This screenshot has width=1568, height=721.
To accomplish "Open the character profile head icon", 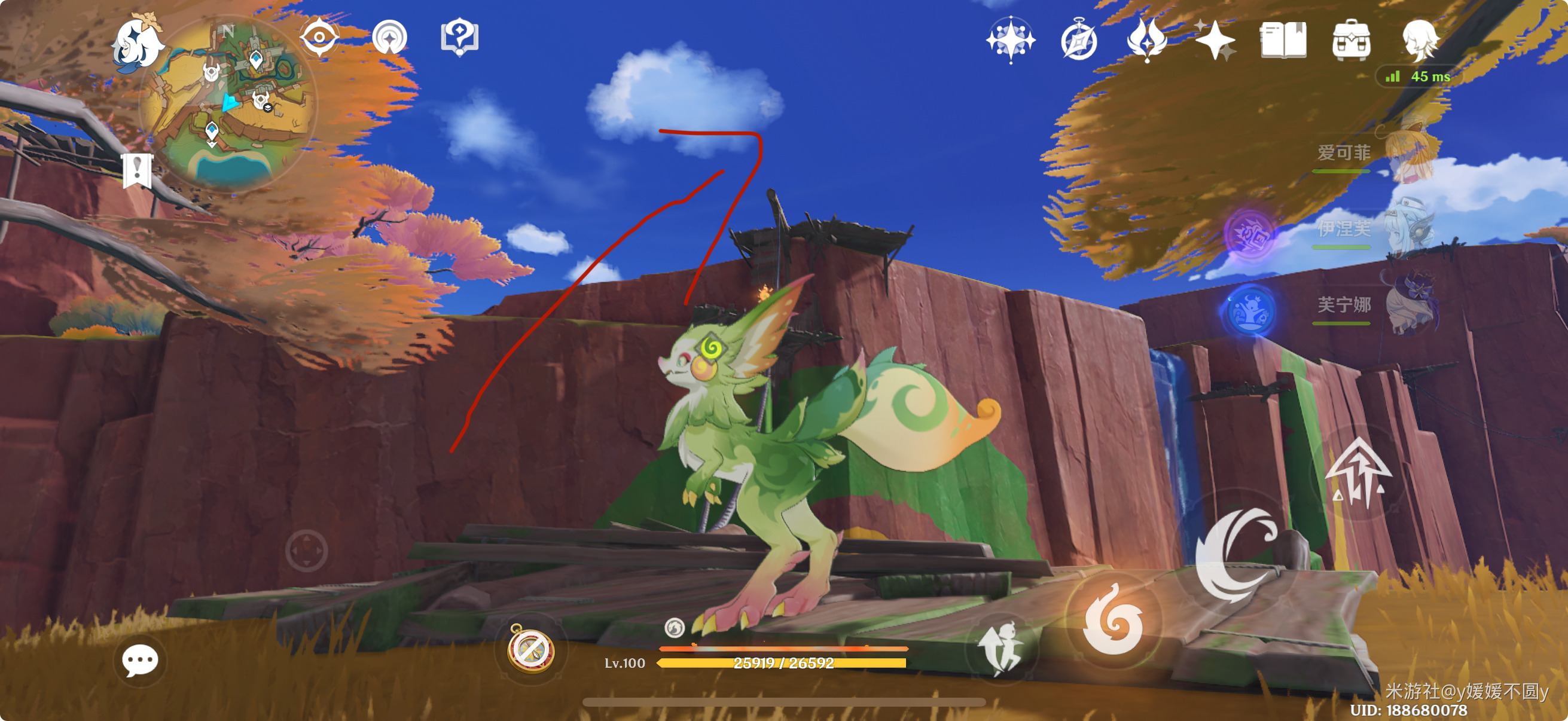I will click(x=1421, y=40).
